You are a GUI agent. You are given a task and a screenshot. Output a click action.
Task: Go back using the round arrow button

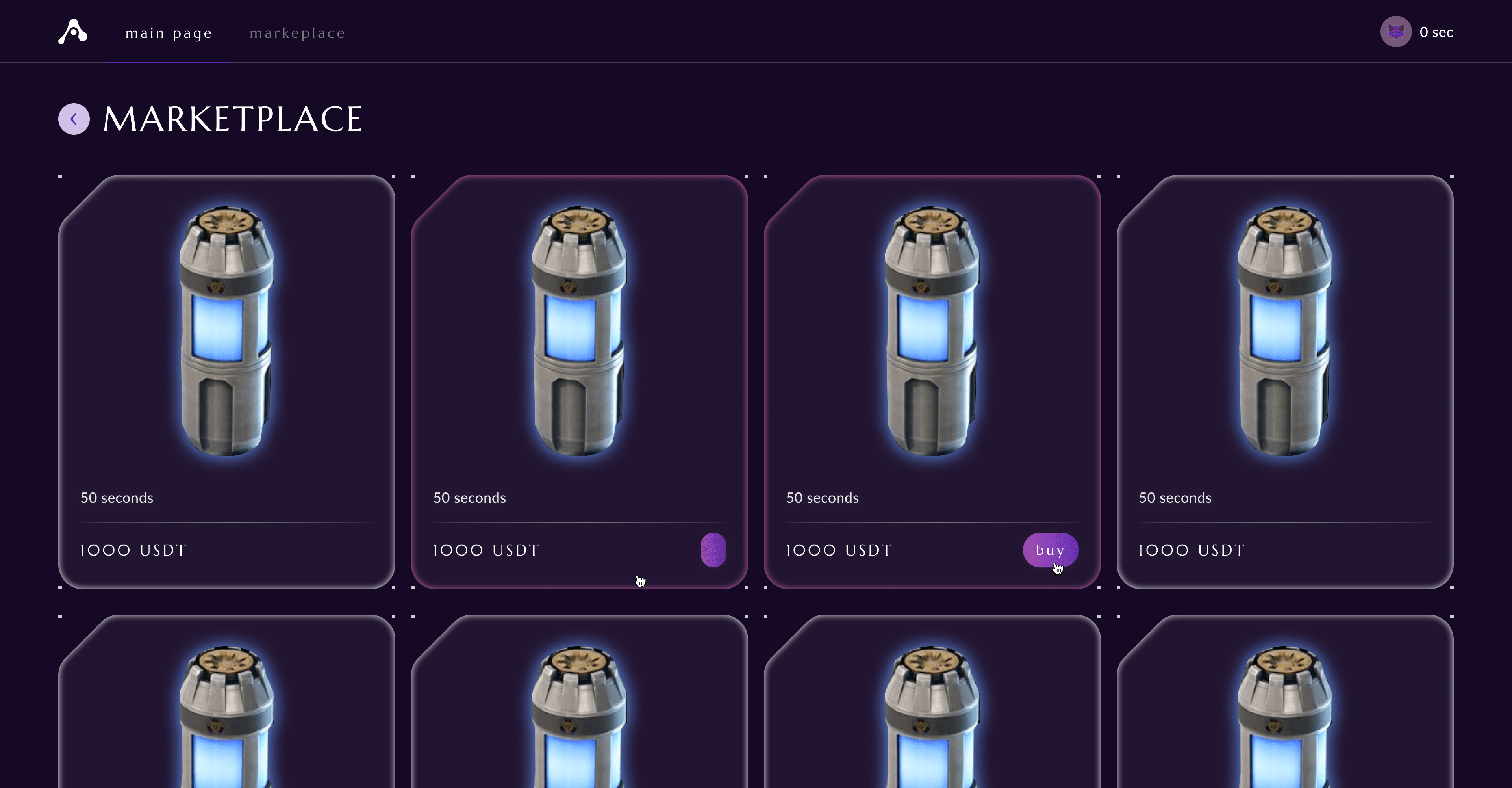pos(74,119)
